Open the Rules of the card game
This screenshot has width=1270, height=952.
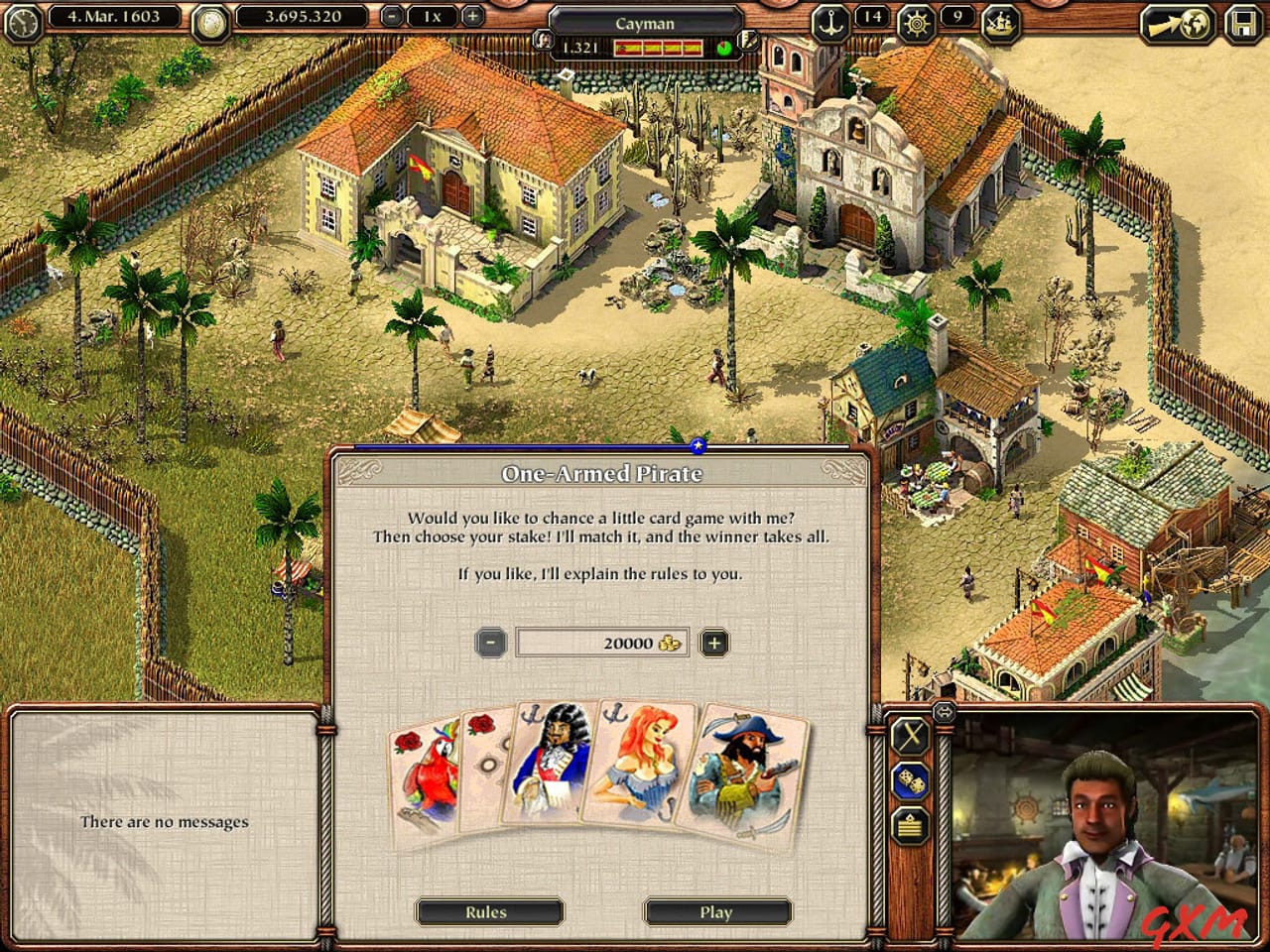[489, 911]
